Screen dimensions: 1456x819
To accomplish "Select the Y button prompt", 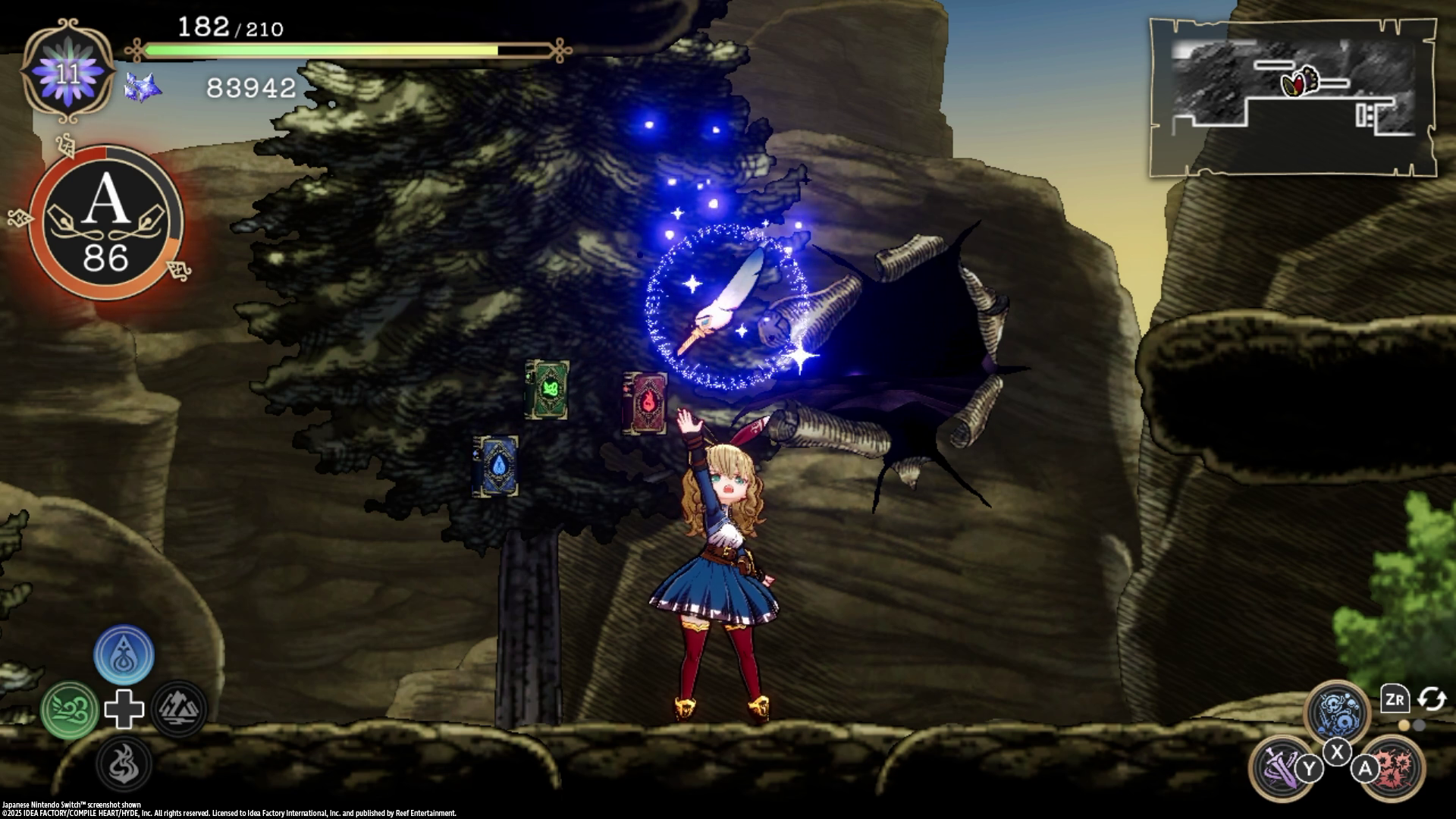I will [x=1310, y=768].
